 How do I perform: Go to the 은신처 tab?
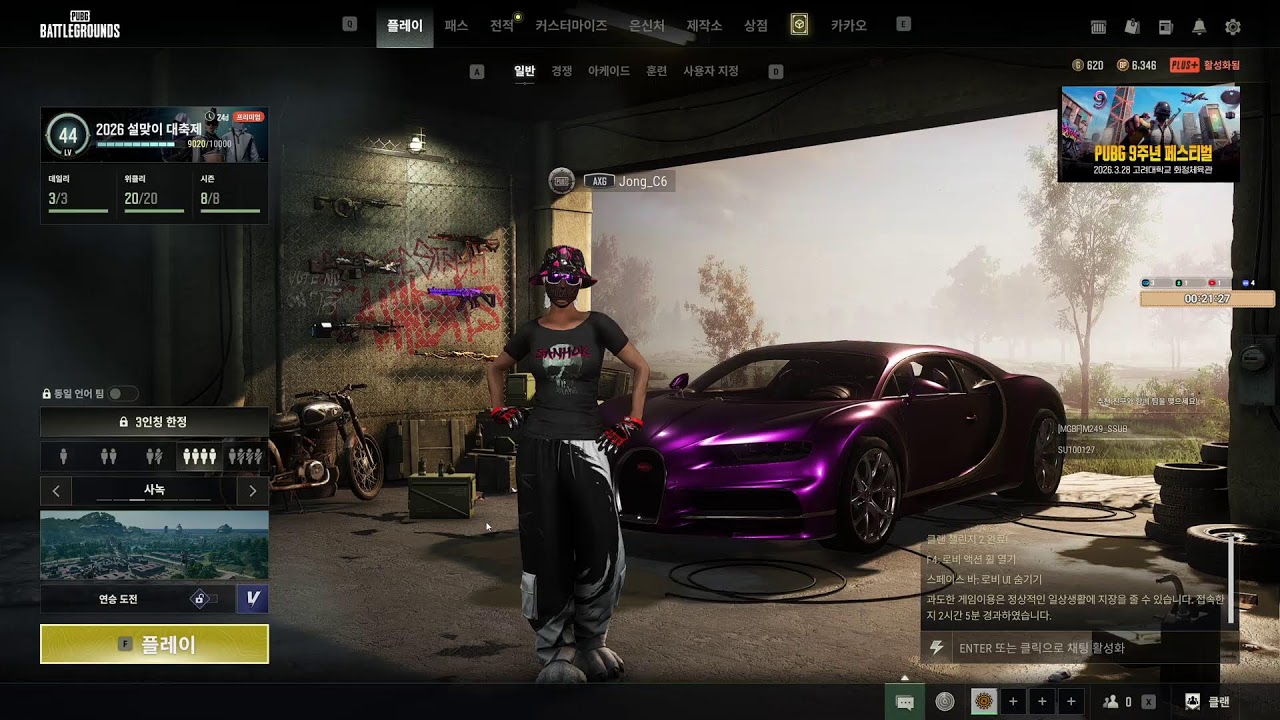pos(647,26)
